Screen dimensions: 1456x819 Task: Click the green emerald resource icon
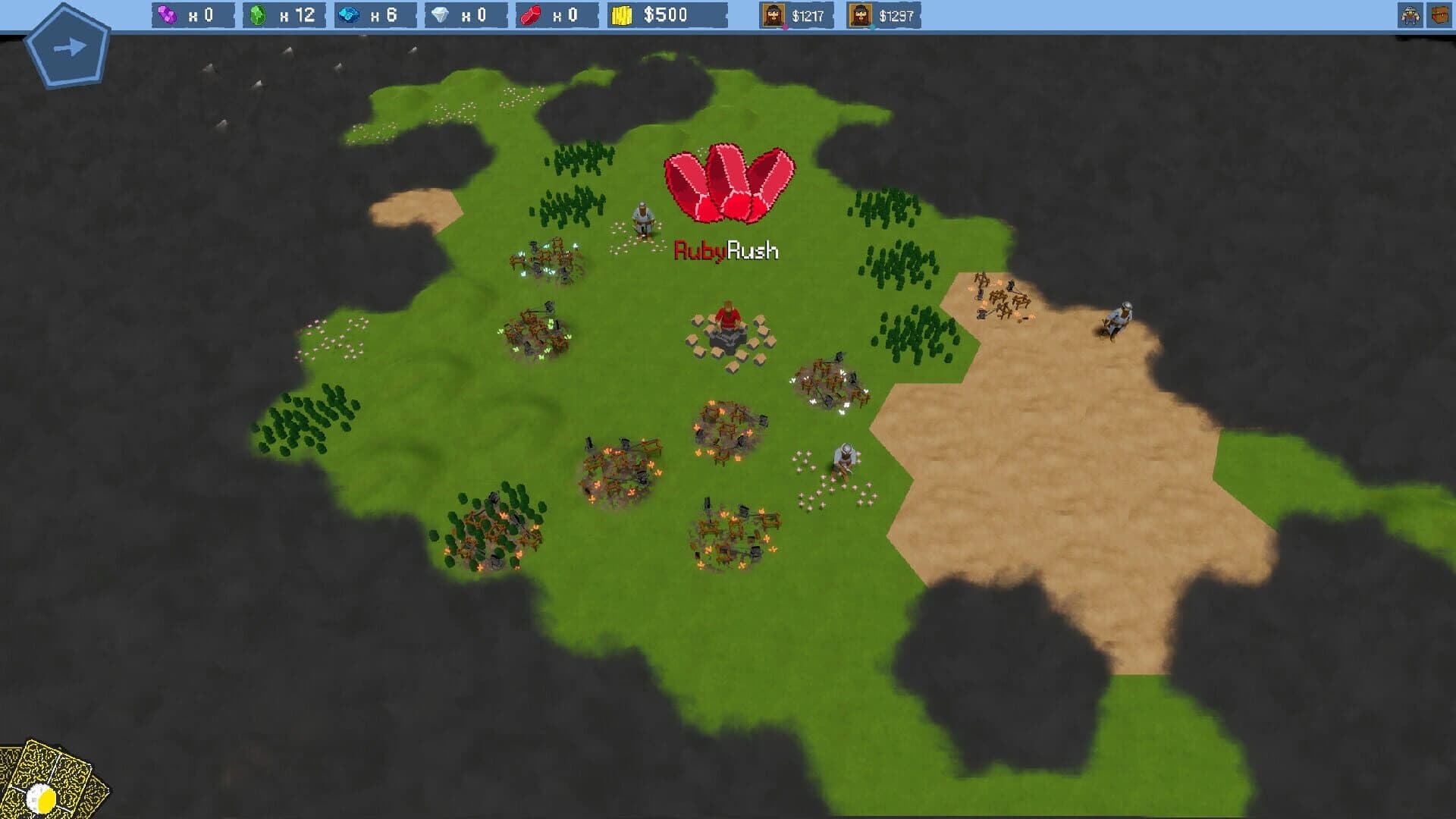point(259,14)
